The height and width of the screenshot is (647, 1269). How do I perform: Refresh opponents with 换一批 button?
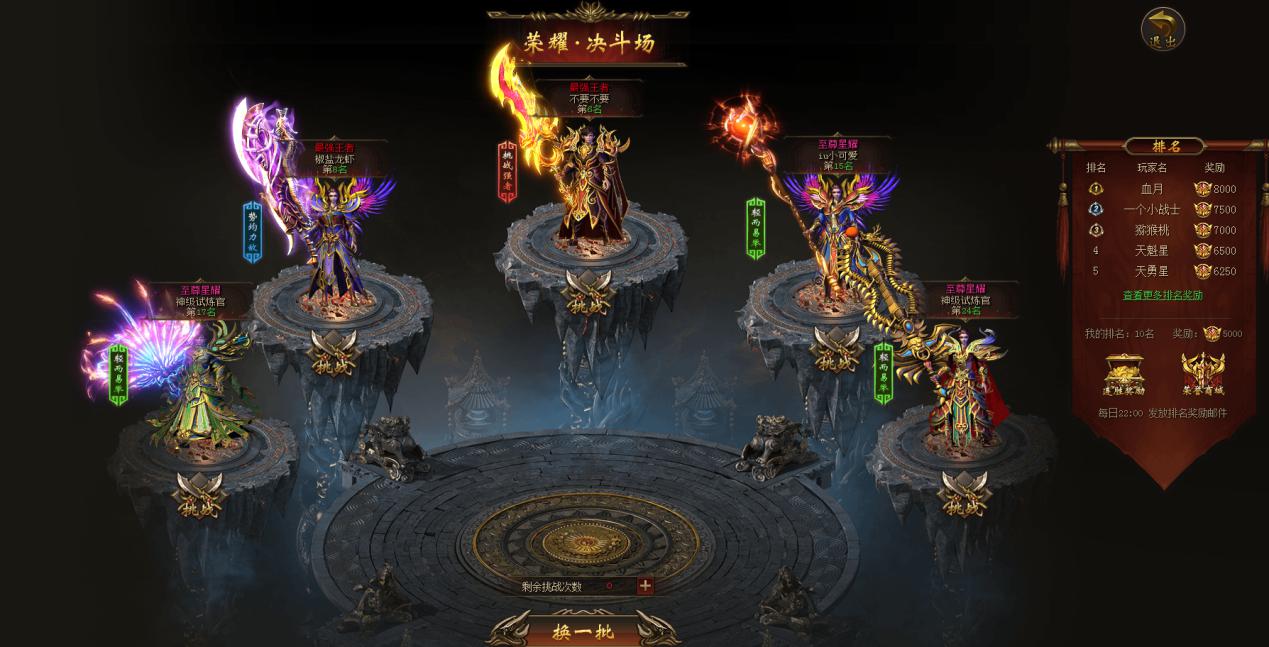coord(581,630)
